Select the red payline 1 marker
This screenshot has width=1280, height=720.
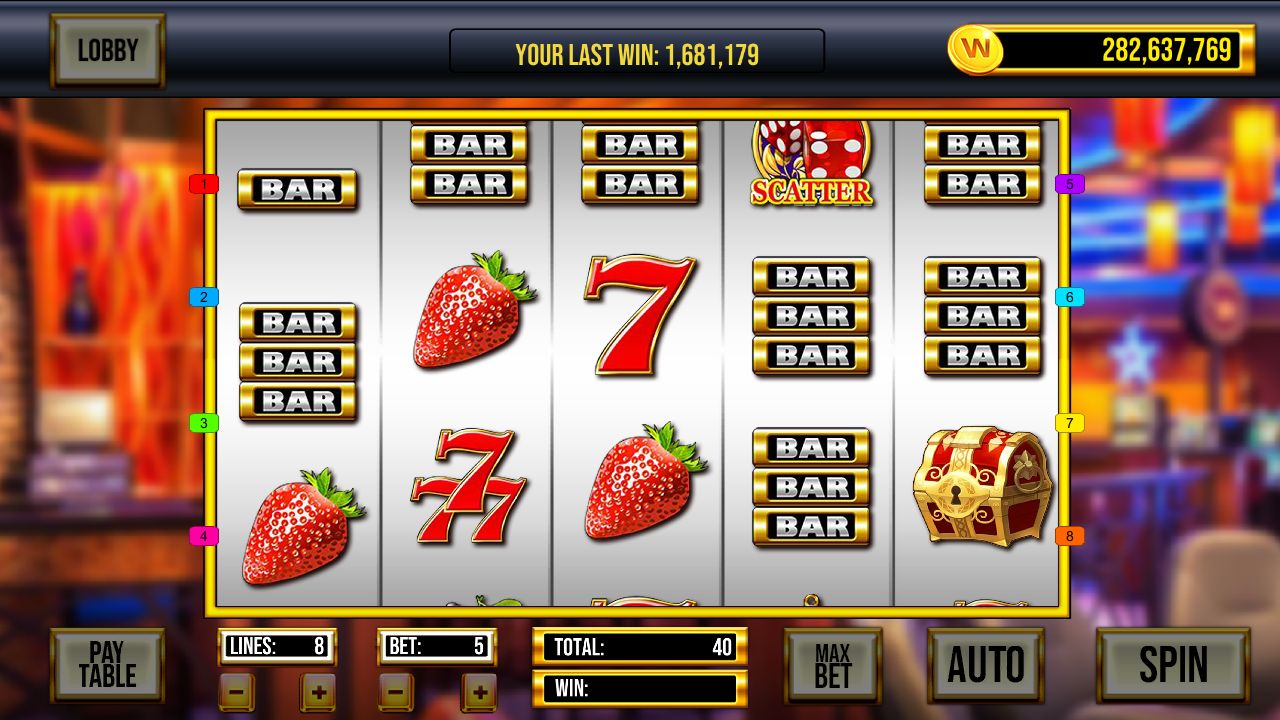click(x=203, y=184)
